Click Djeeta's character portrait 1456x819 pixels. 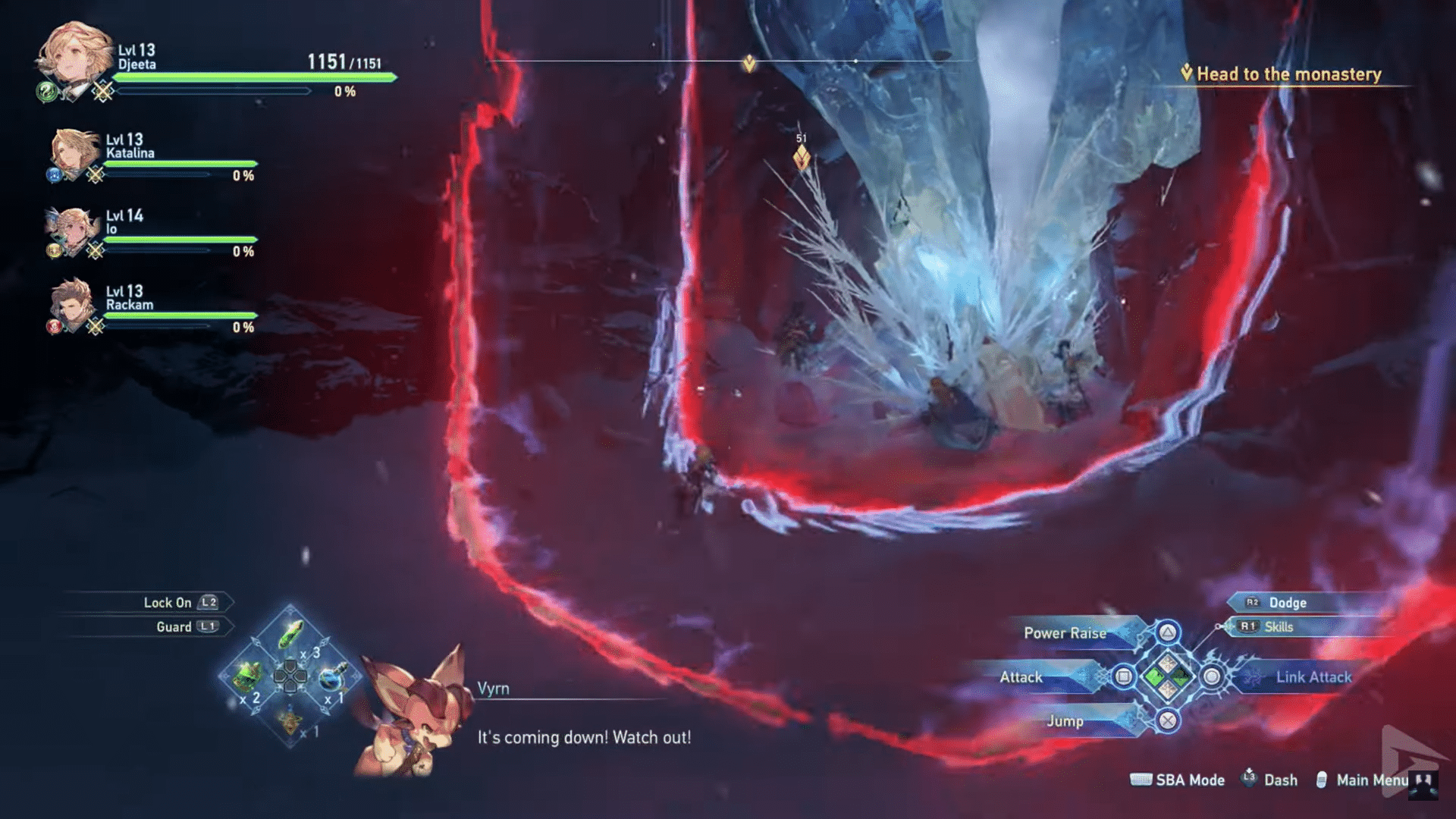tap(76, 55)
